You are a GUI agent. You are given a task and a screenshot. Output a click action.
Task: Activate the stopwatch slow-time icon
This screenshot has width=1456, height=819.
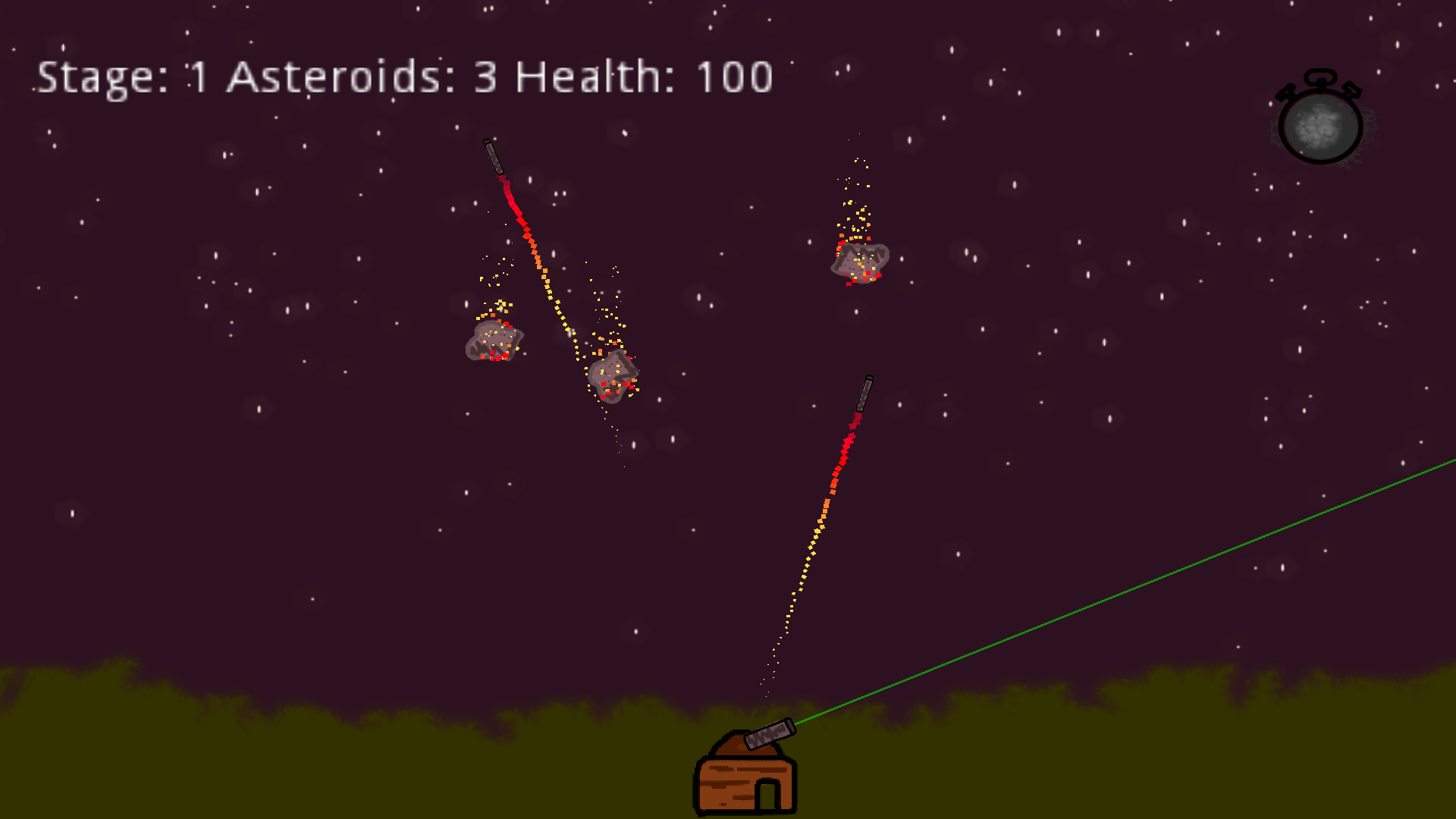[x=1320, y=123]
